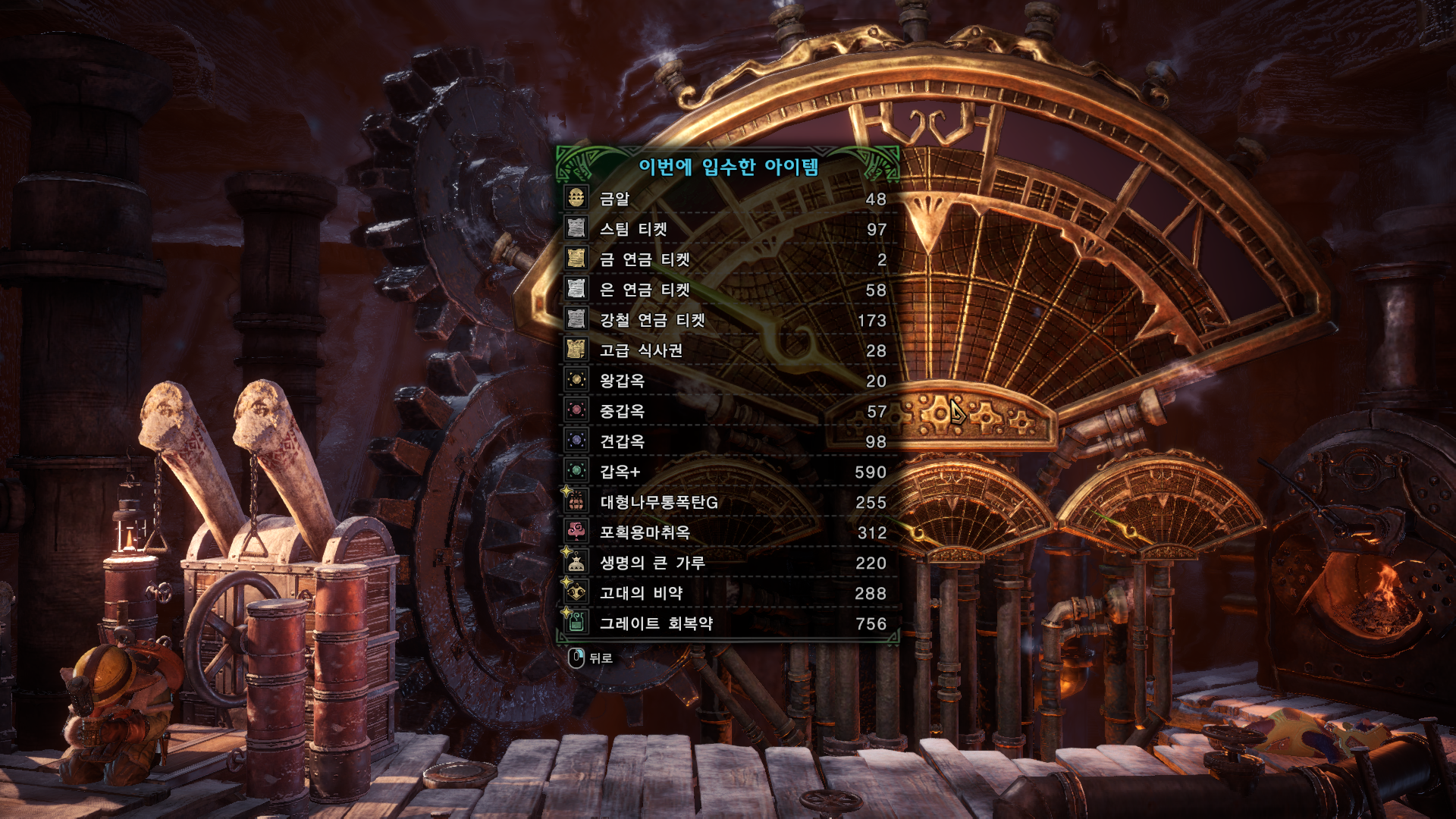Choose the 포획용마취옥 entry

tap(728, 532)
